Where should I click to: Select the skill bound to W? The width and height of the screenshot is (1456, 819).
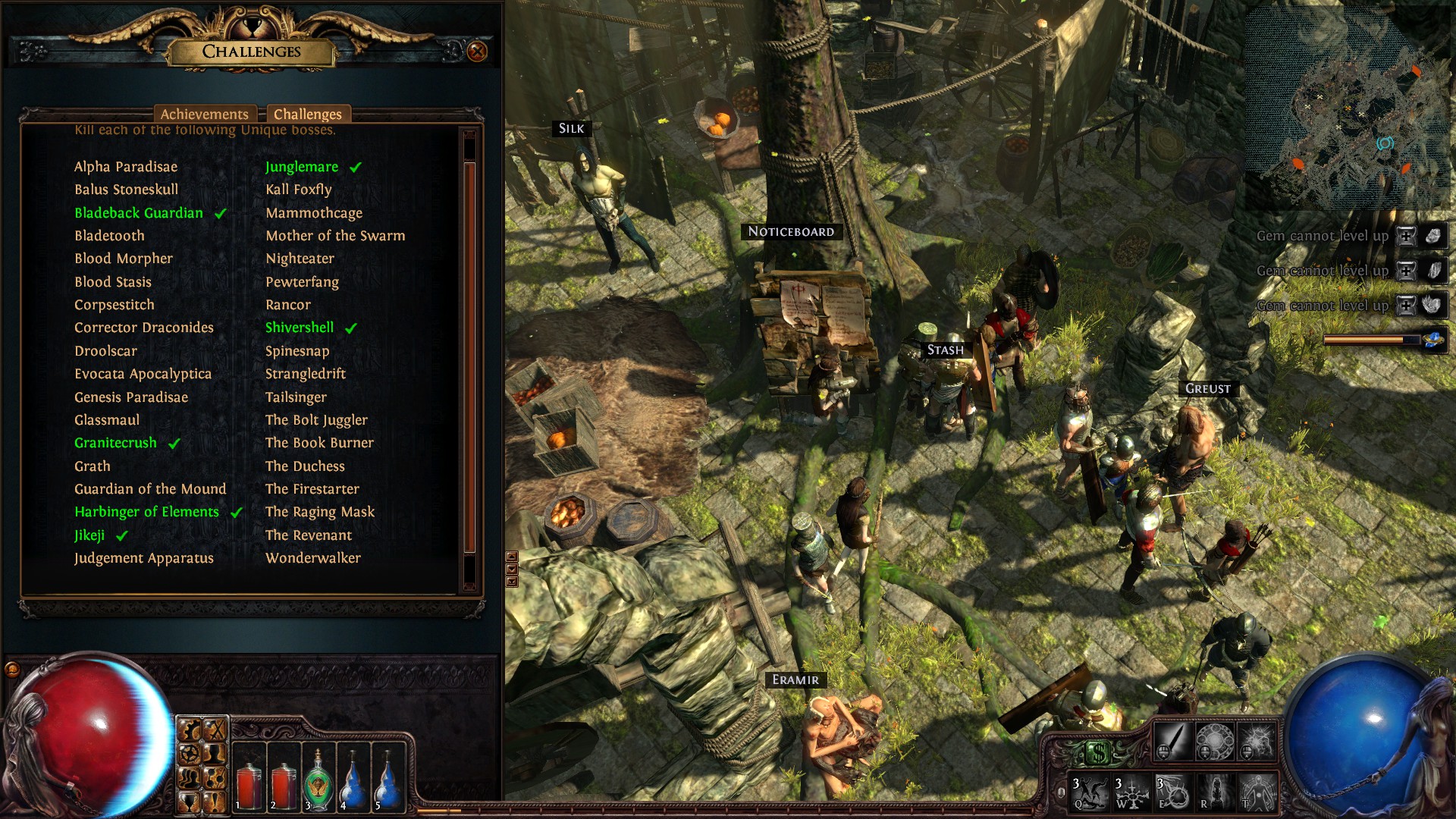pos(1130,792)
